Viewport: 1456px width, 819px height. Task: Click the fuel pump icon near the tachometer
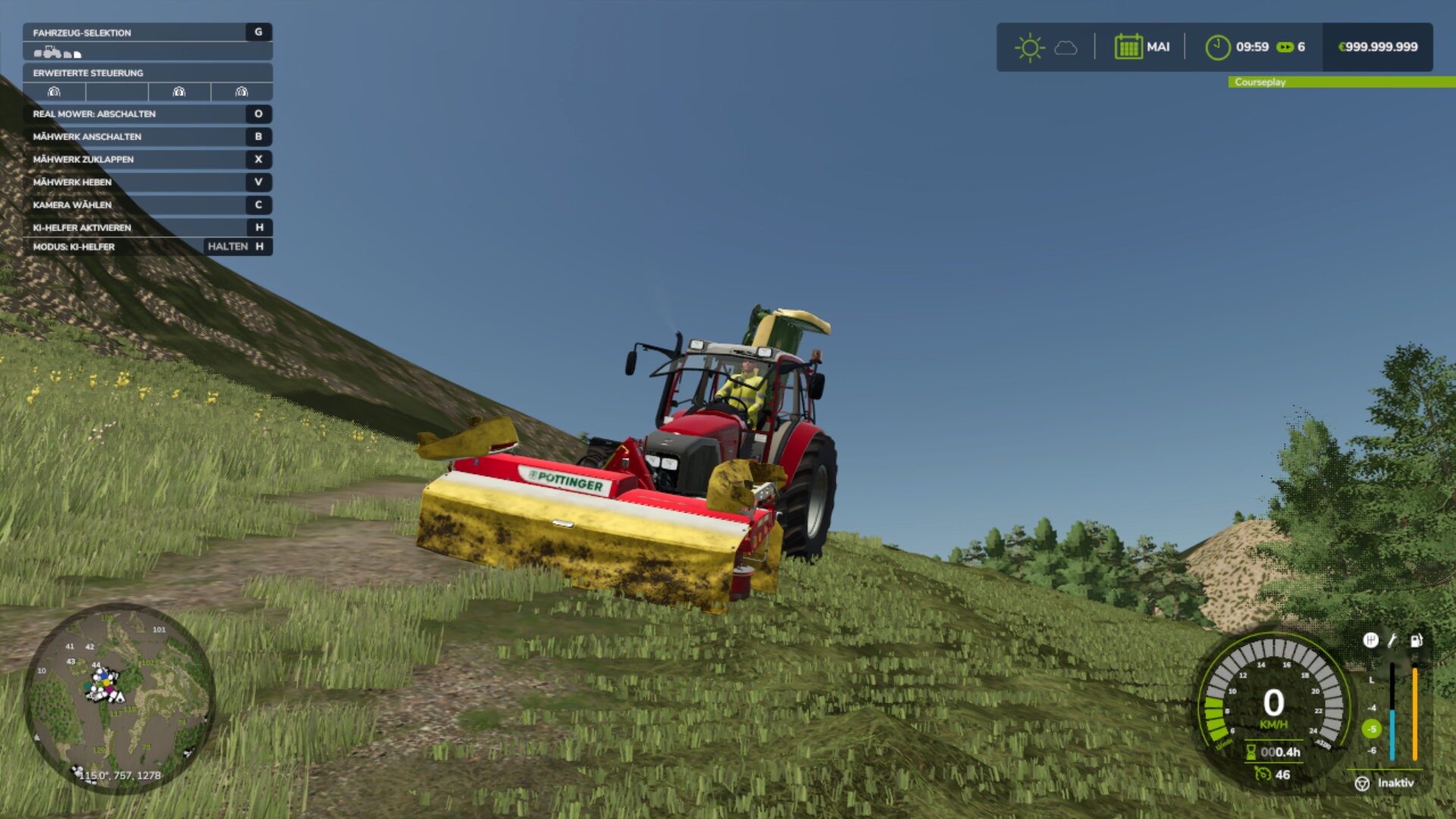[1417, 641]
